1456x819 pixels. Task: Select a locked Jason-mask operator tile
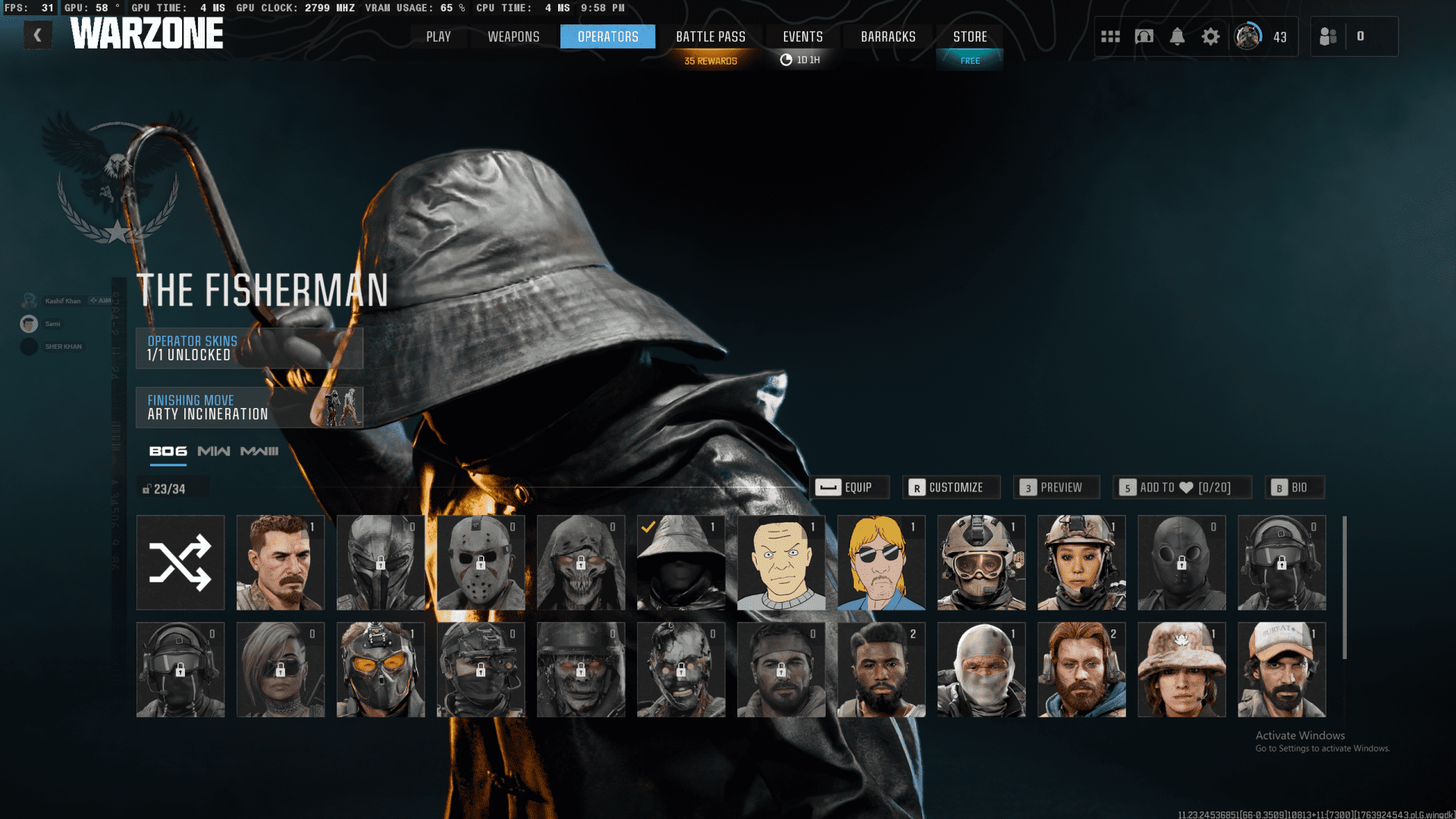pyautogui.click(x=480, y=562)
